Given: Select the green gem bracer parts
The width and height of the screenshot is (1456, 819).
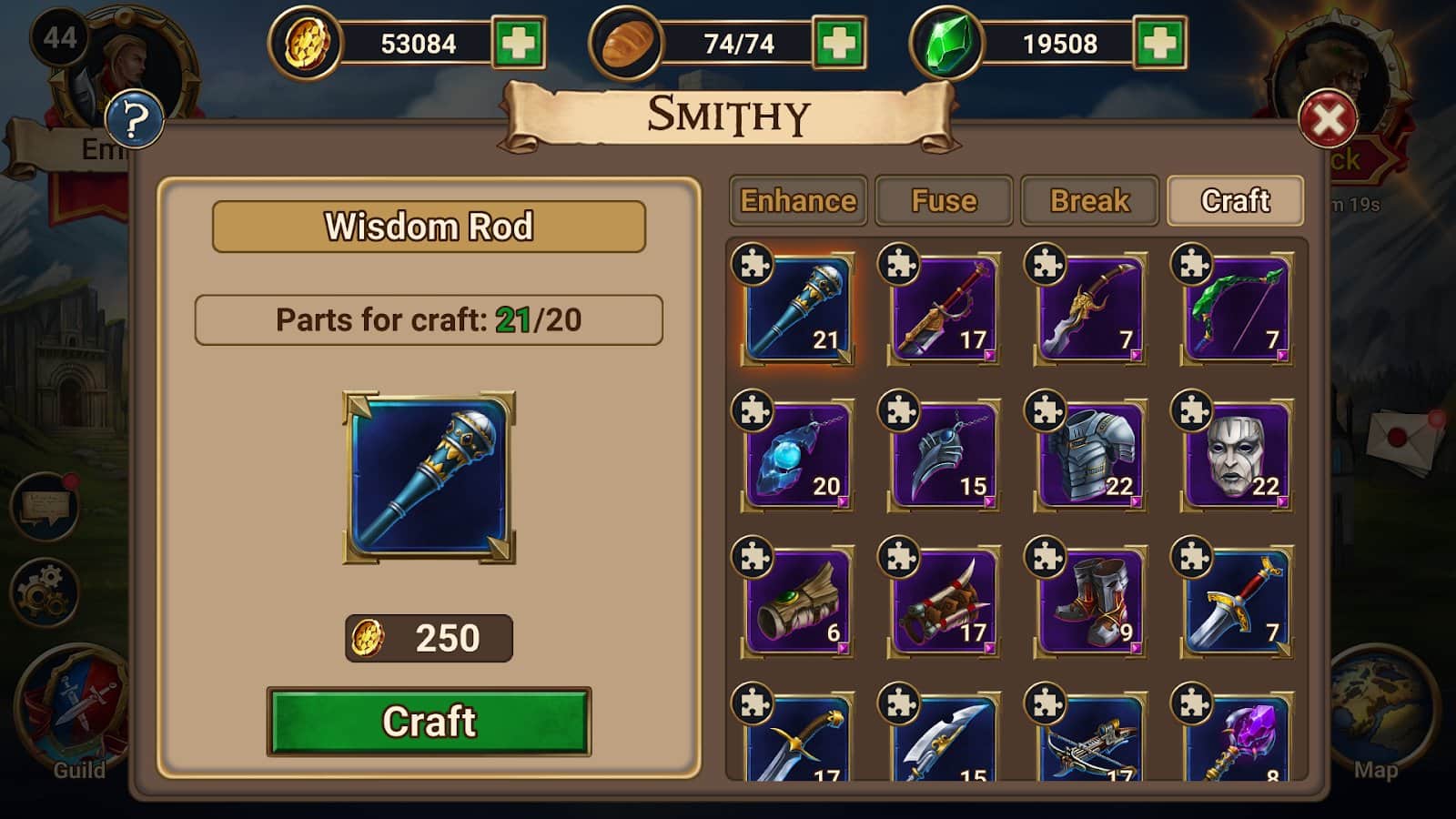Looking at the screenshot, I should coord(798,601).
